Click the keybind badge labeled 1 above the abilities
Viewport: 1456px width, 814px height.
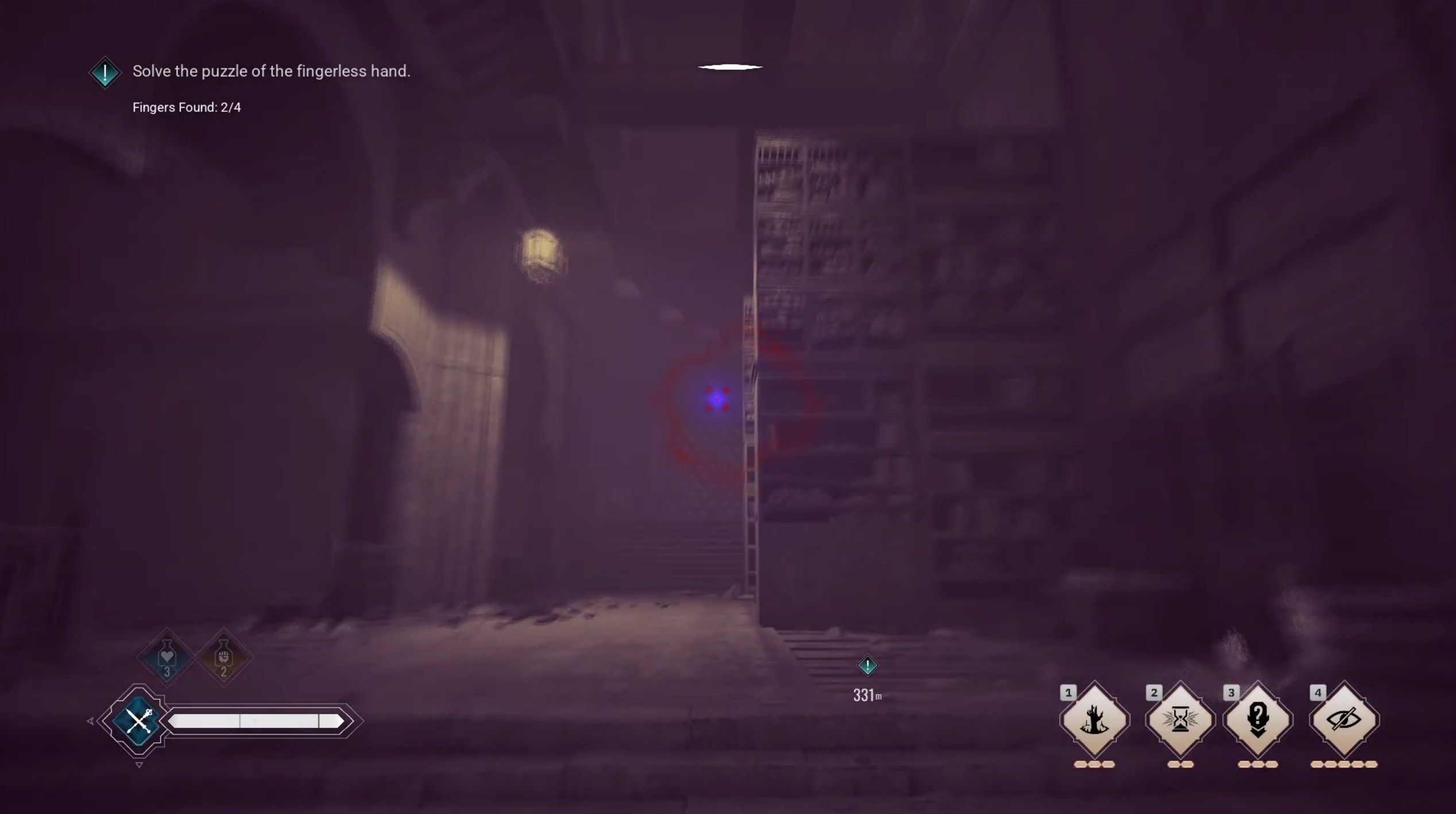point(1069,693)
